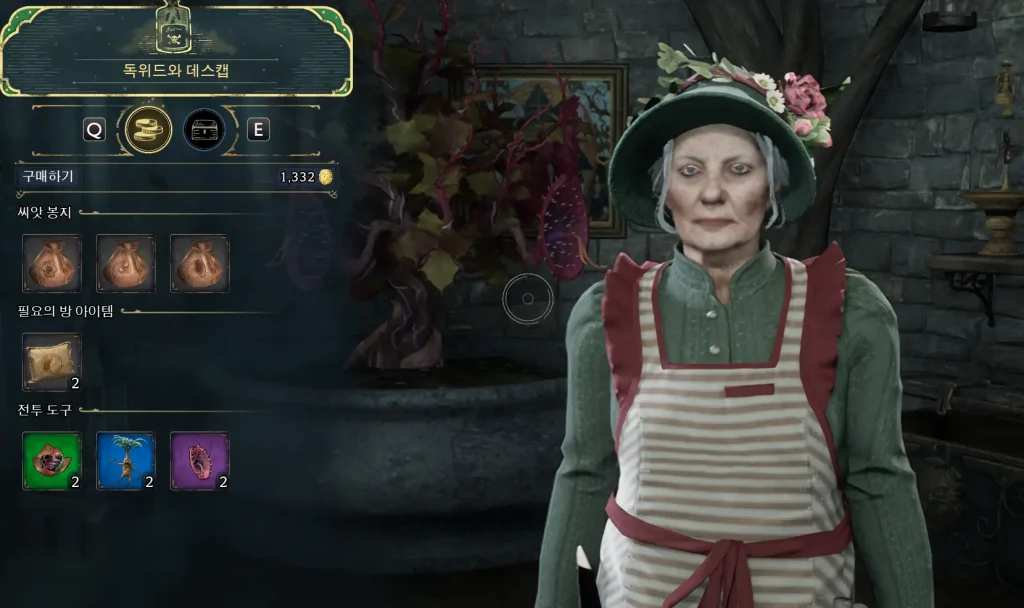Pick the purple Venomous Tentacula item
The image size is (1024, 608).
(x=200, y=460)
